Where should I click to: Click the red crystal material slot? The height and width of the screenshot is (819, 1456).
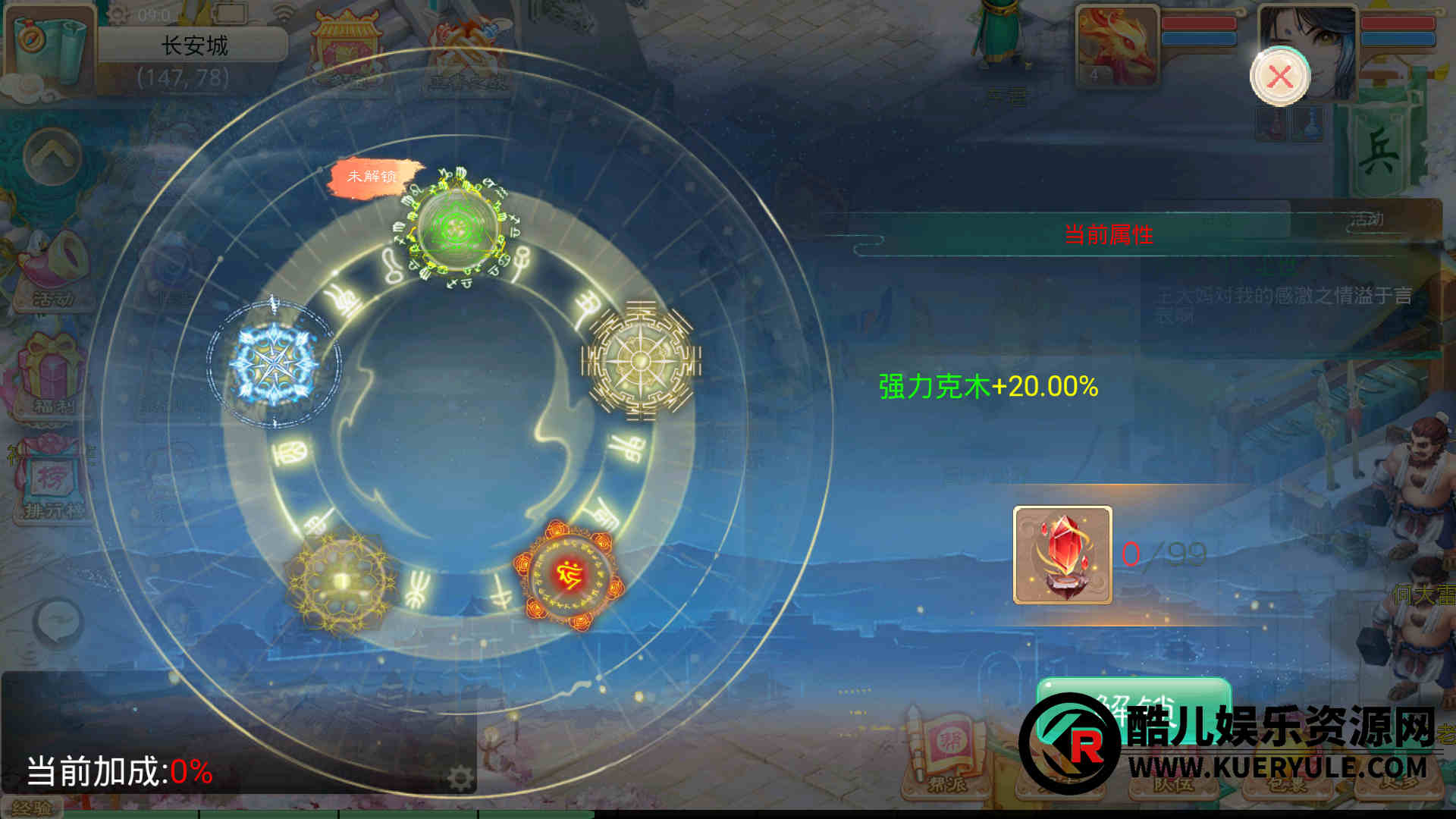[1062, 555]
